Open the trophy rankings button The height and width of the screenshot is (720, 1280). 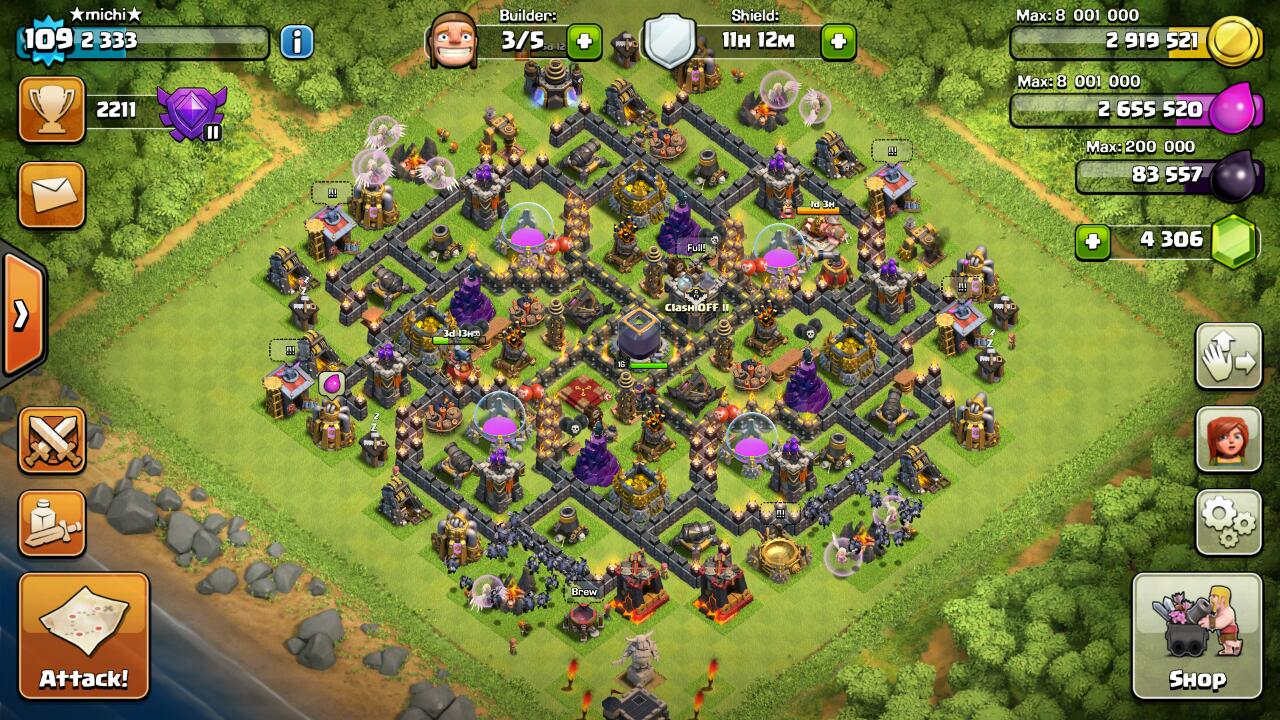(52, 110)
